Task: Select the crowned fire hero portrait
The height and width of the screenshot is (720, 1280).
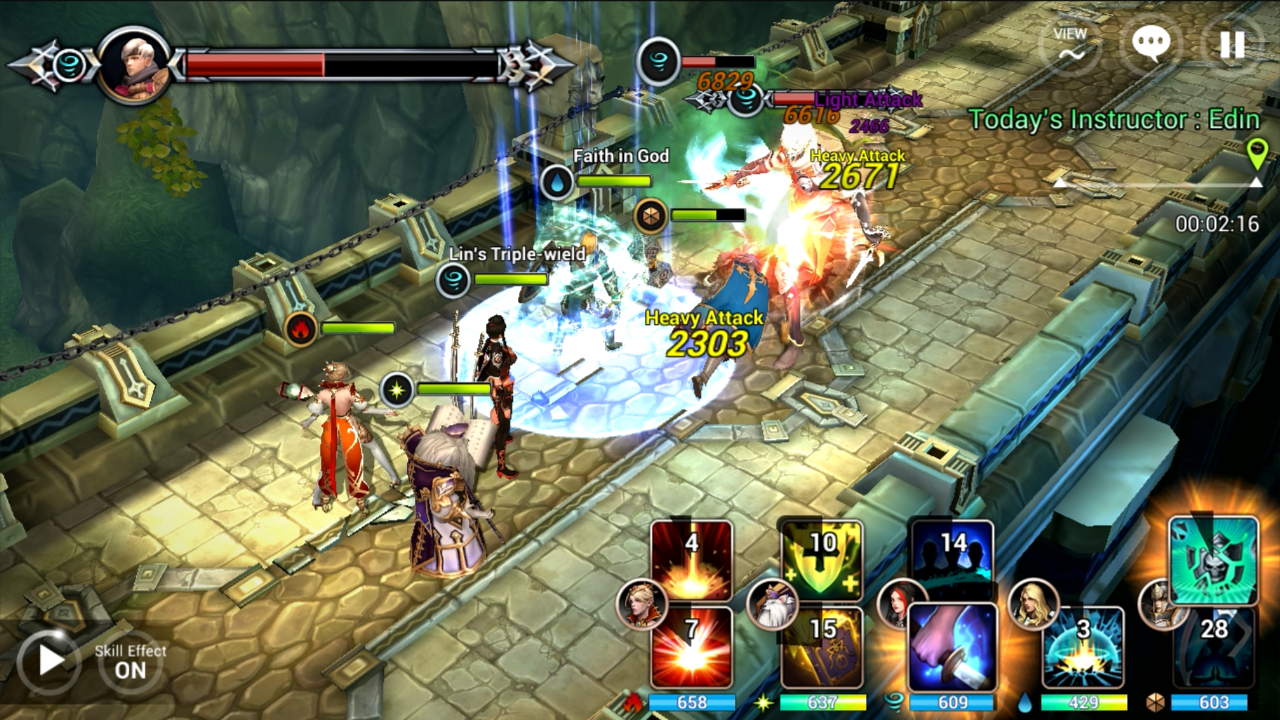Action: [x=641, y=604]
